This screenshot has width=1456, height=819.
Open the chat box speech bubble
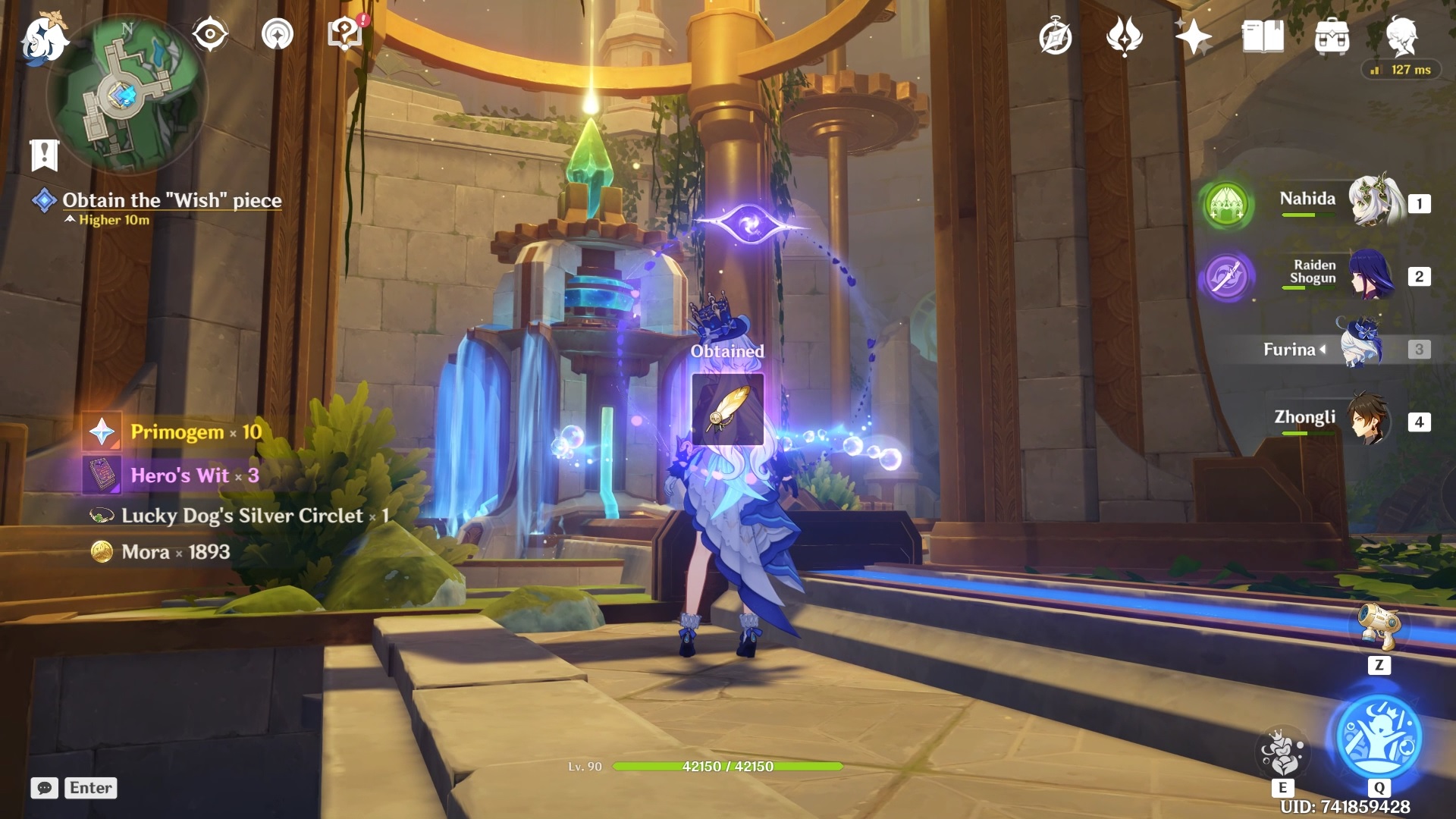45,788
